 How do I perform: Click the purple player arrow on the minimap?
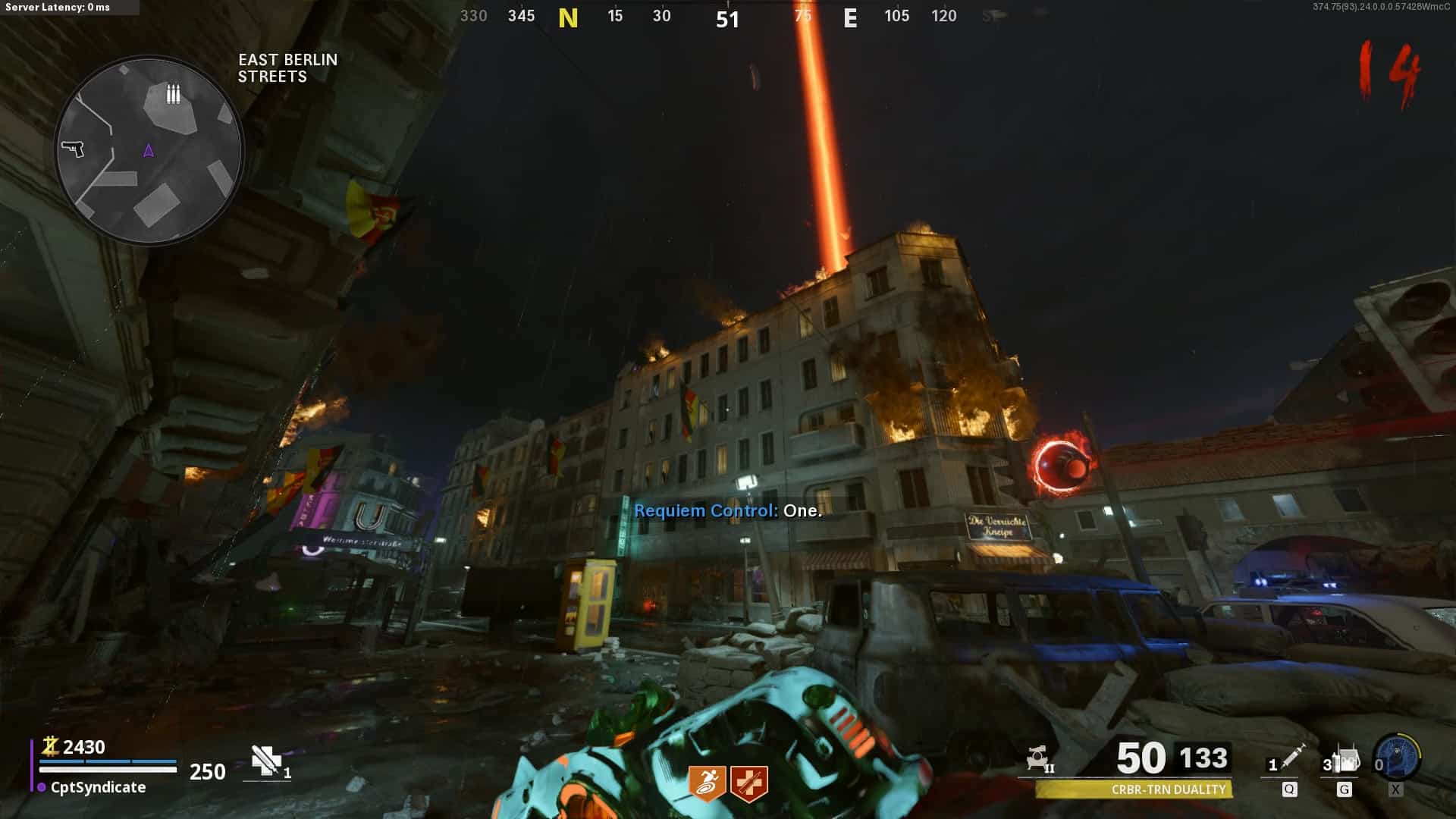point(149,151)
